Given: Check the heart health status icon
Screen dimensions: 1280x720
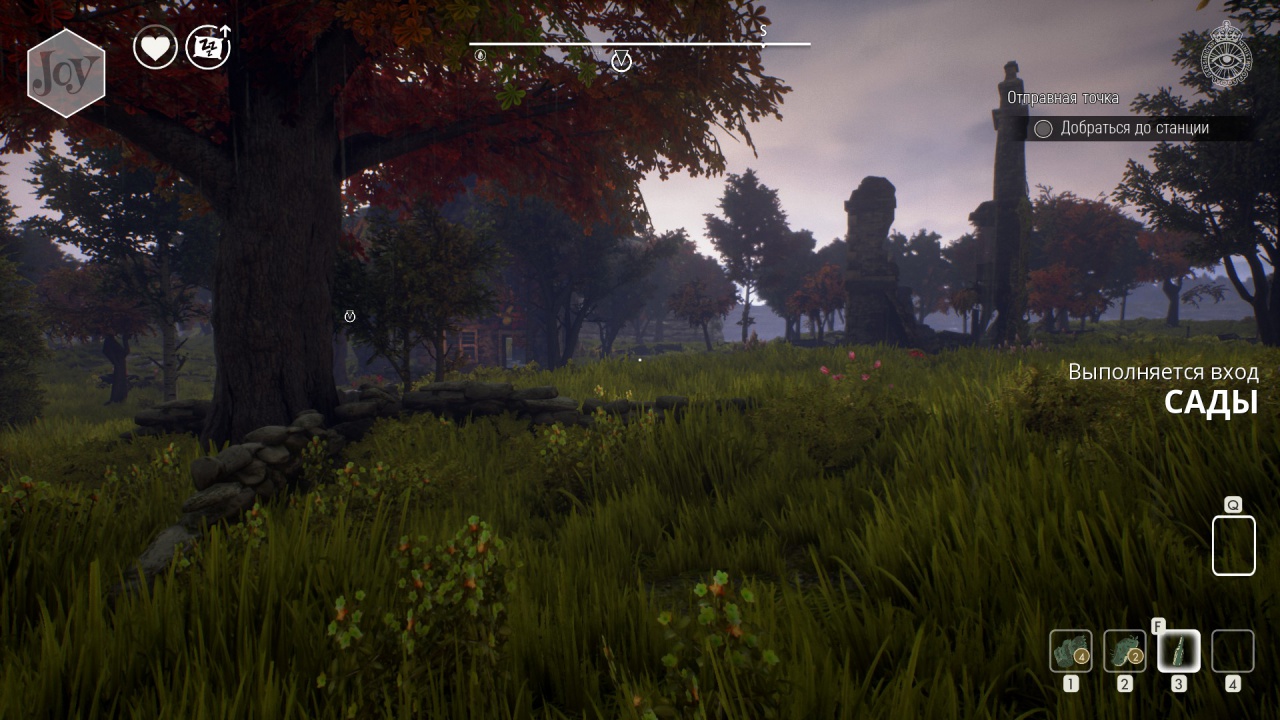Looking at the screenshot, I should [155, 47].
